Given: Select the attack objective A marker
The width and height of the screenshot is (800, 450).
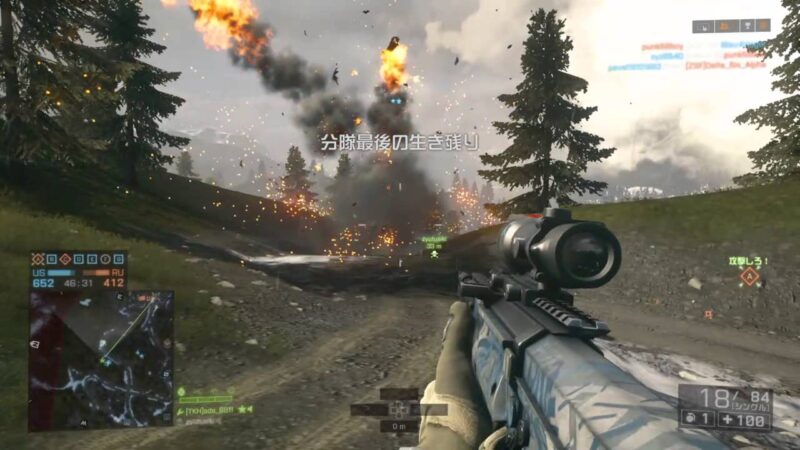Looking at the screenshot, I should pyautogui.click(x=748, y=277).
